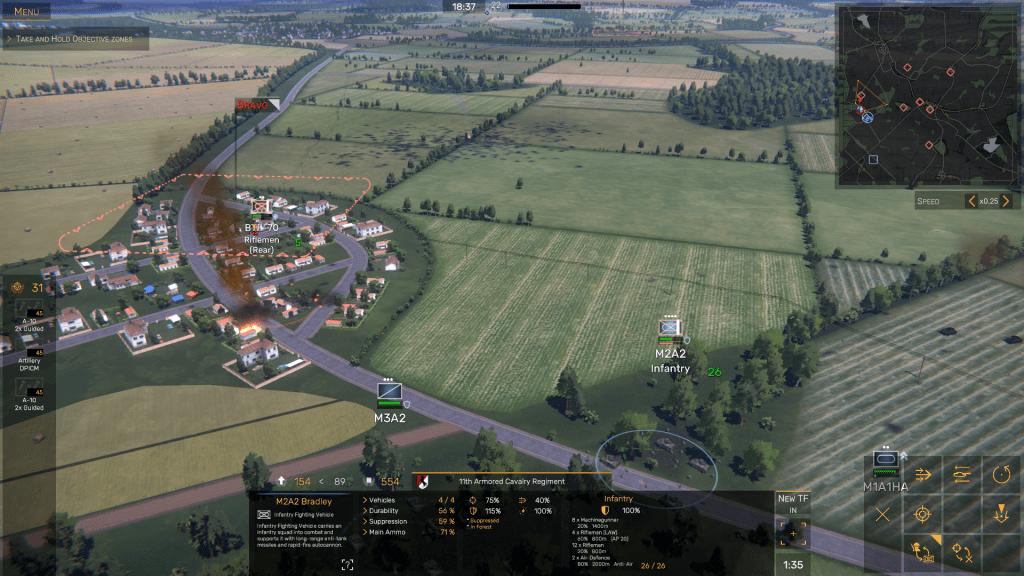Toggle the crosshair and X fire mode command
The image size is (1024, 576).
[962, 552]
